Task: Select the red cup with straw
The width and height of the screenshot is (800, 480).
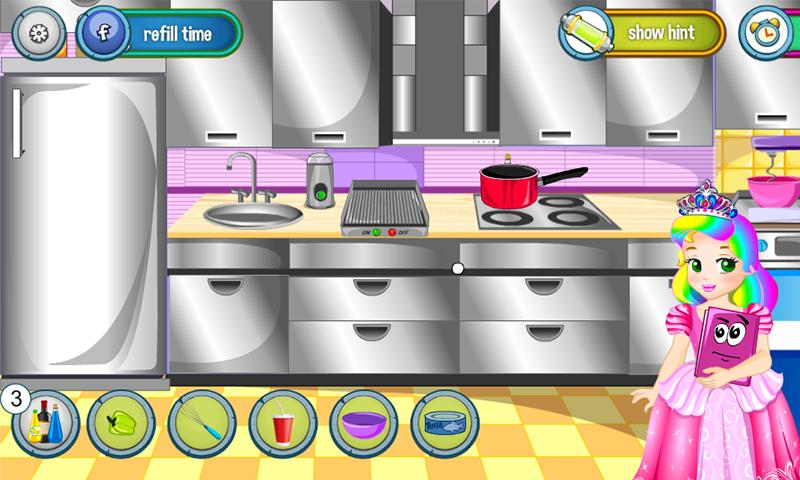Action: [282, 424]
